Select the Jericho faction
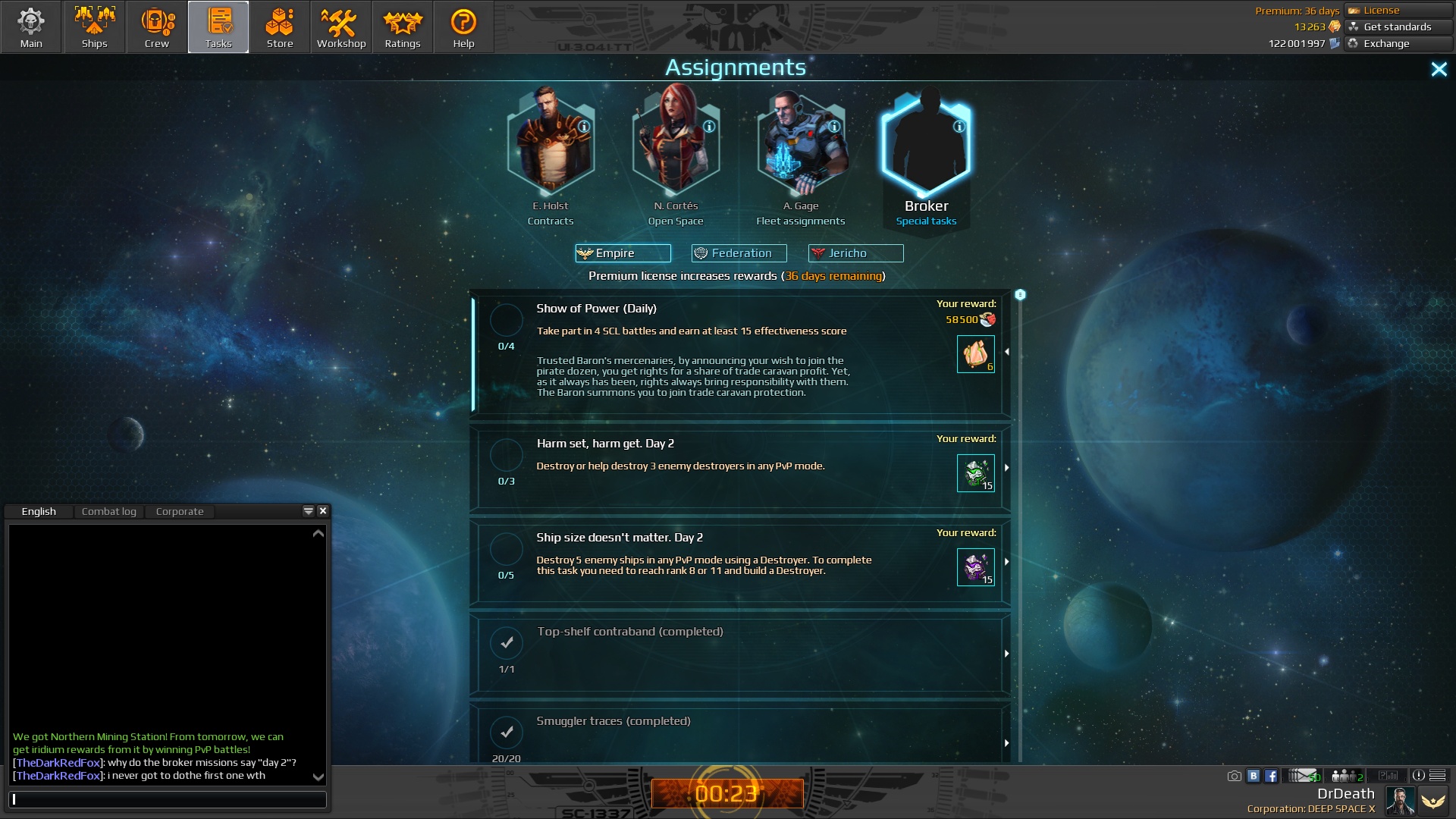Screen dimensions: 1456x819 click(x=855, y=253)
